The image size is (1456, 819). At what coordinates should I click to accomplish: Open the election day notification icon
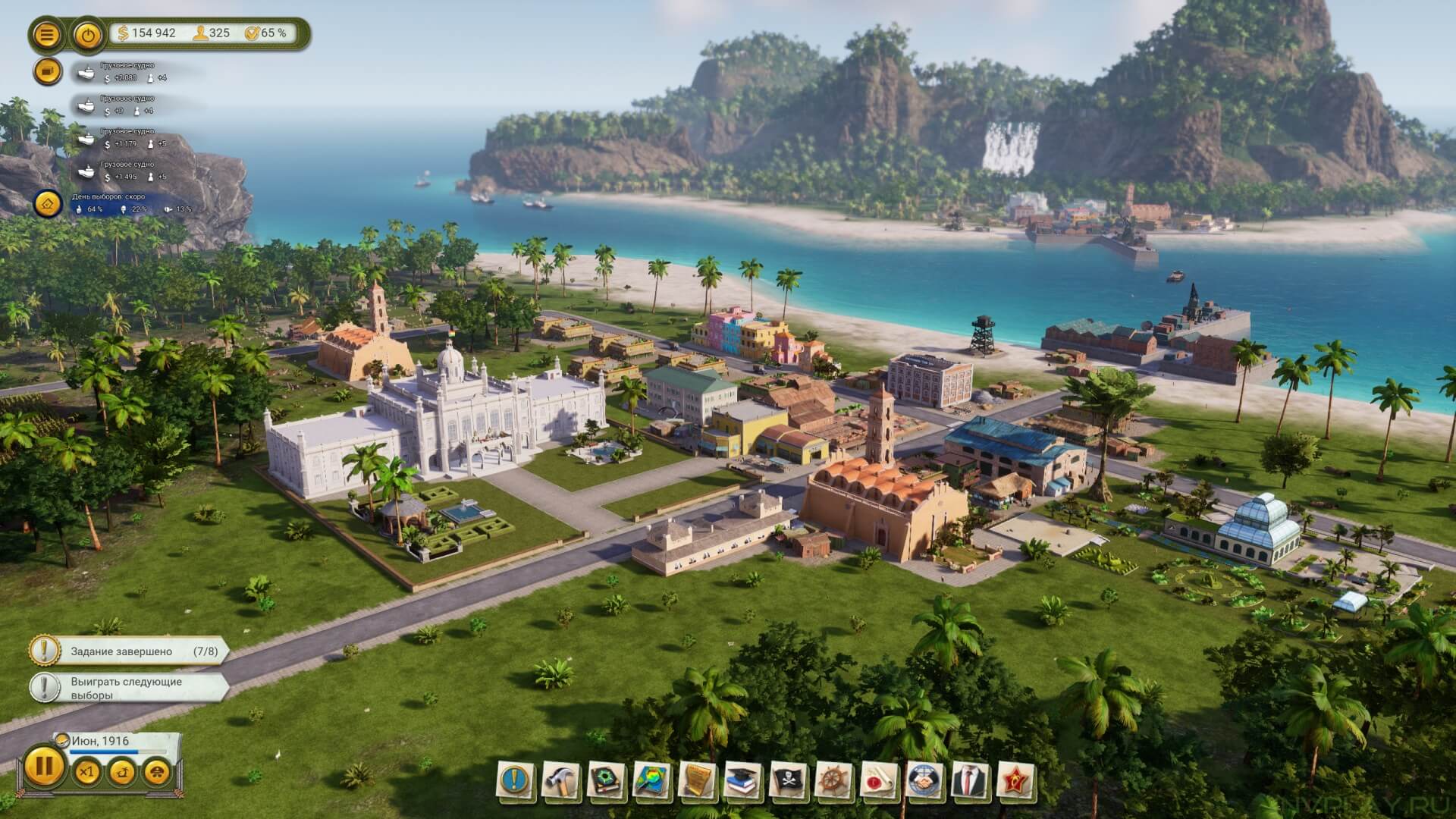click(48, 203)
